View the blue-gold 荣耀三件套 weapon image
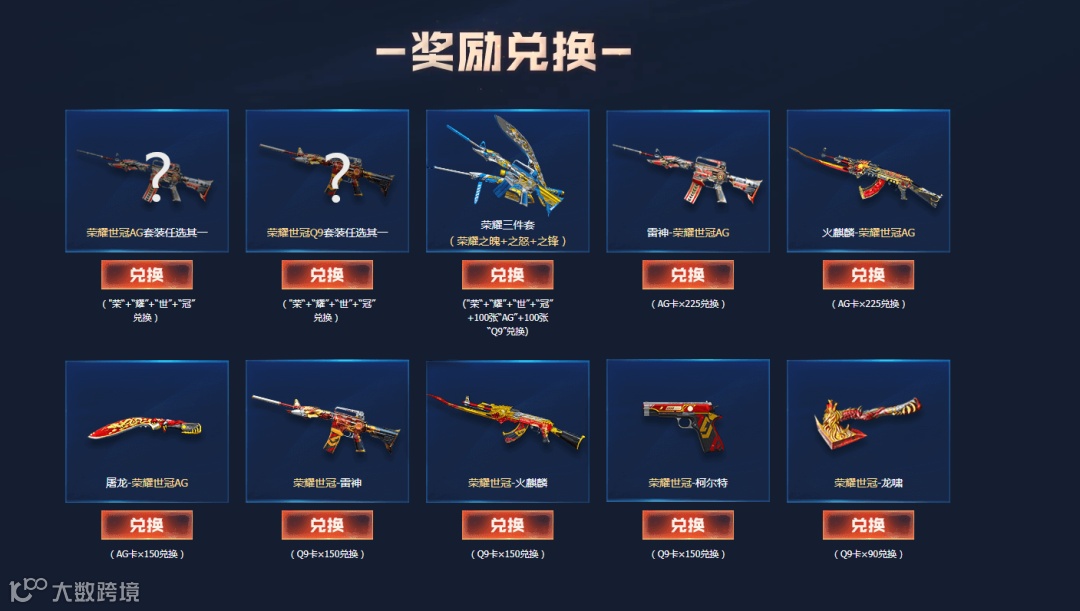This screenshot has height=611, width=1080. pyautogui.click(x=508, y=160)
